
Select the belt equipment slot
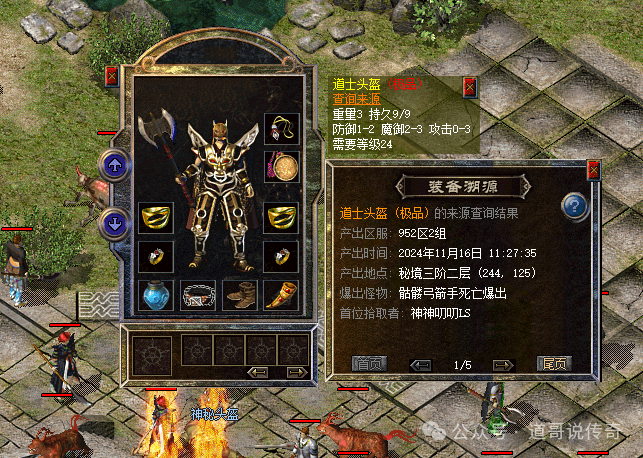[x=197, y=294]
